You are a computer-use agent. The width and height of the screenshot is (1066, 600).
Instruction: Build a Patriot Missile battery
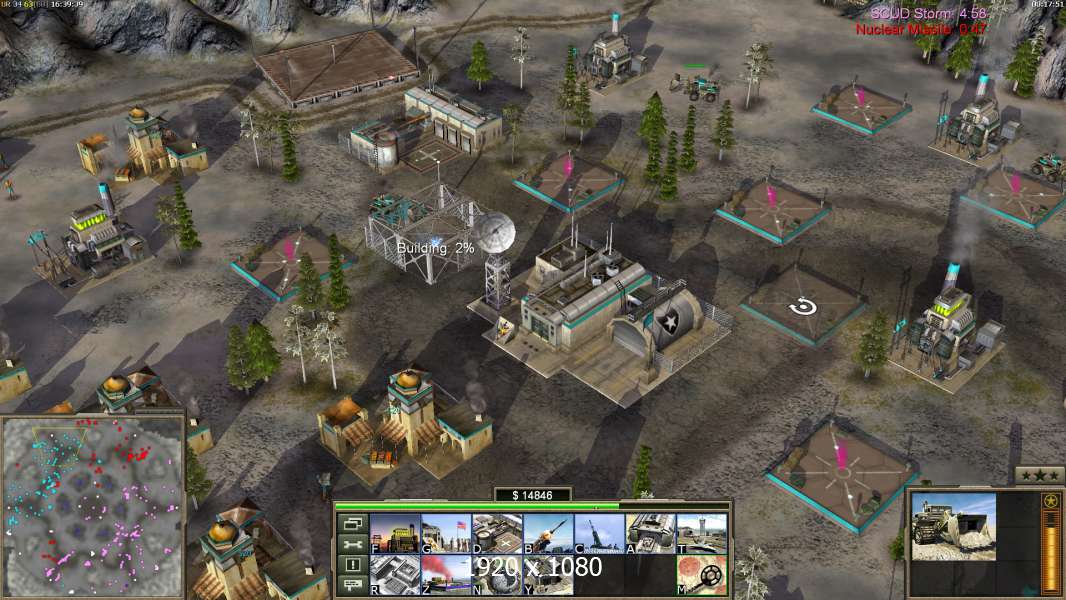(547, 533)
